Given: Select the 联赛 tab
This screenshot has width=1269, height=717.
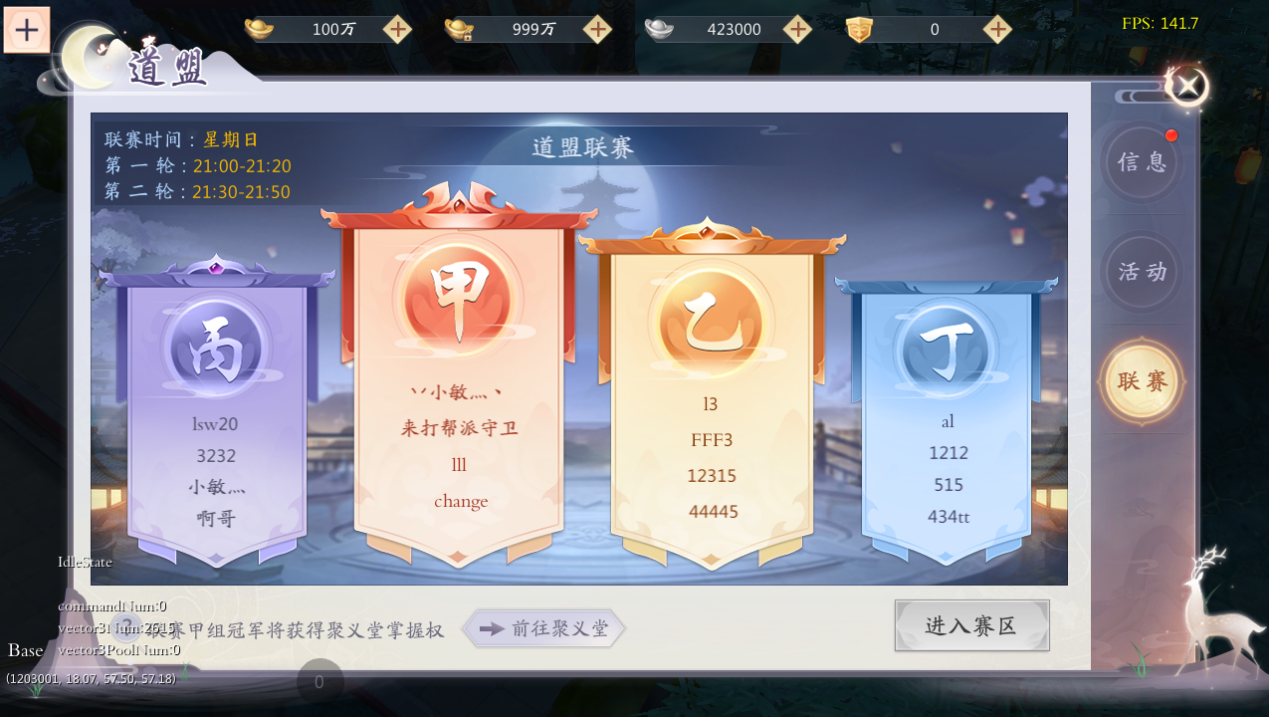Looking at the screenshot, I should 1142,381.
